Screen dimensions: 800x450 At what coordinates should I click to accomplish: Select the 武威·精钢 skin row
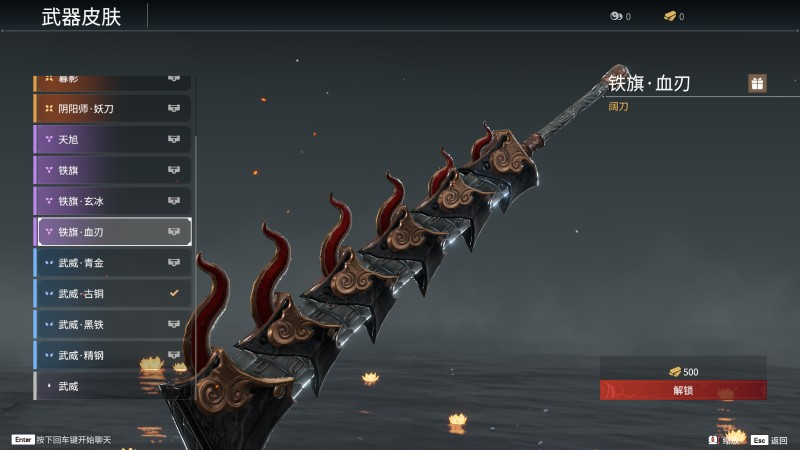113,355
